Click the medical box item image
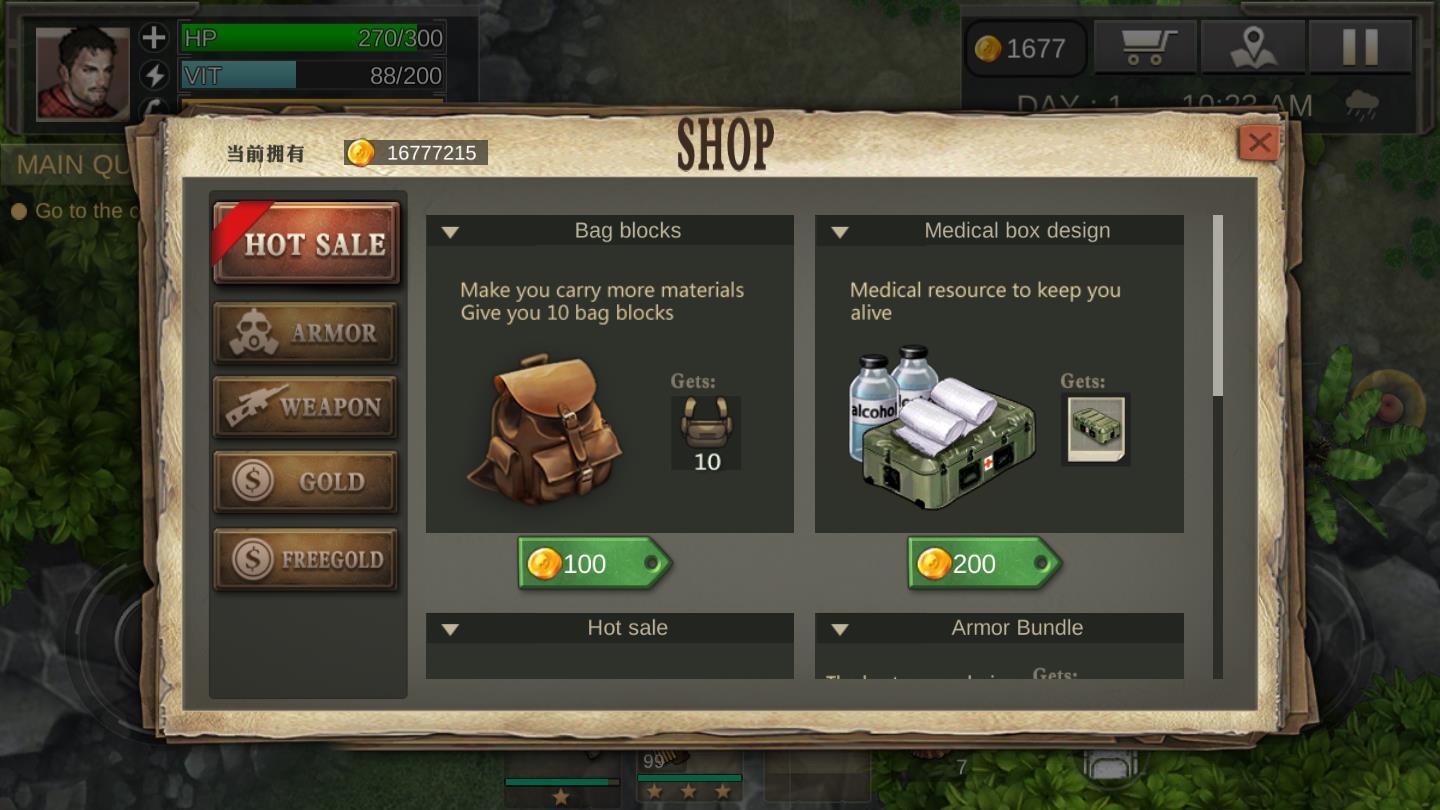Viewport: 1440px width, 810px height. coord(940,429)
